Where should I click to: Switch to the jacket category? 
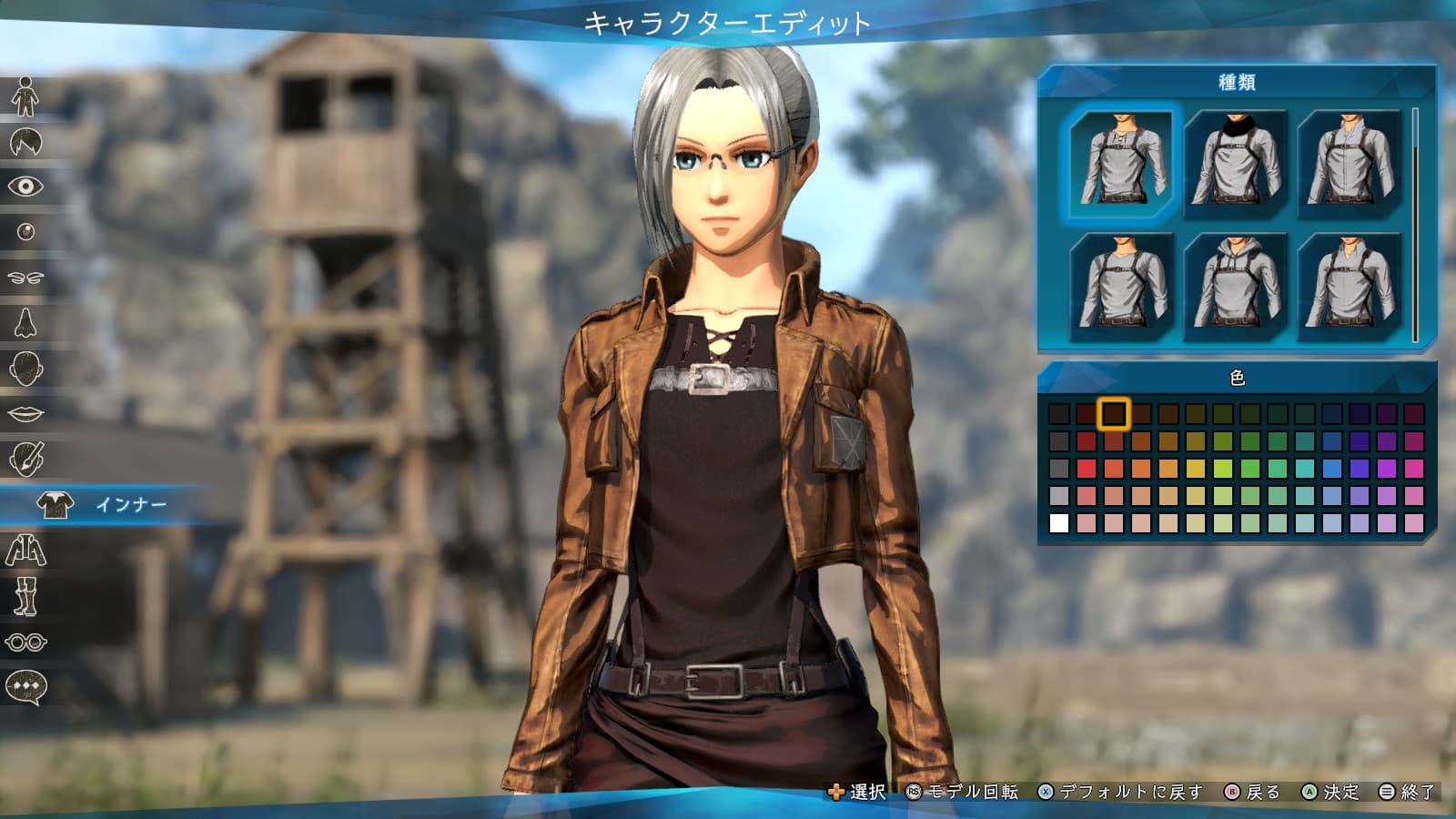[x=25, y=551]
